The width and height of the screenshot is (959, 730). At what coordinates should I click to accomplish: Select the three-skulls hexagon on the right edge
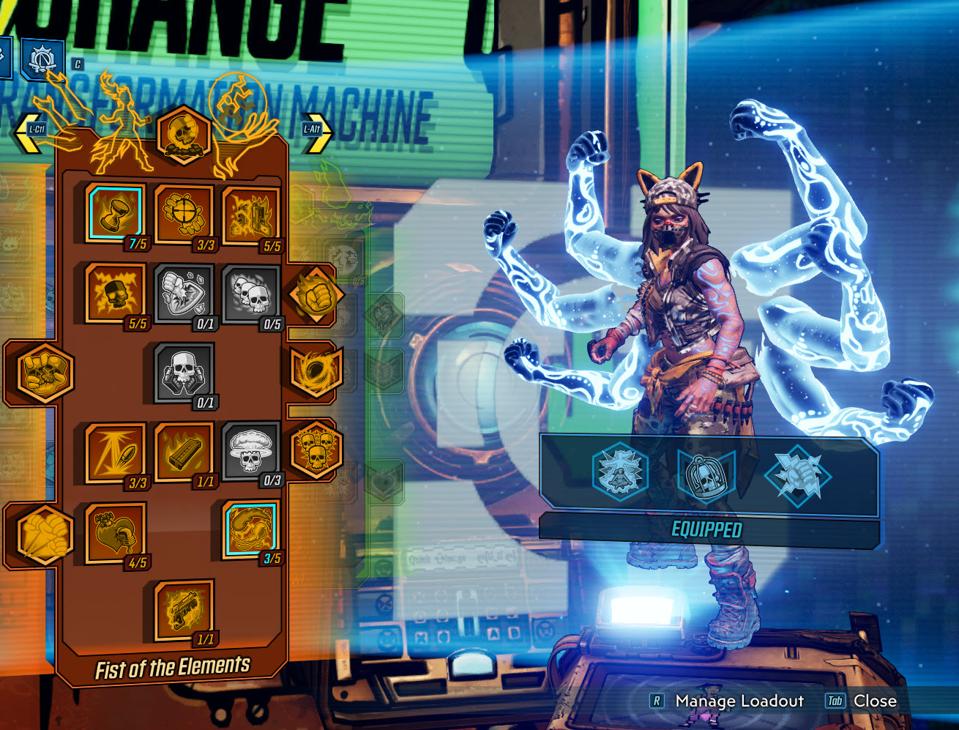(x=316, y=449)
